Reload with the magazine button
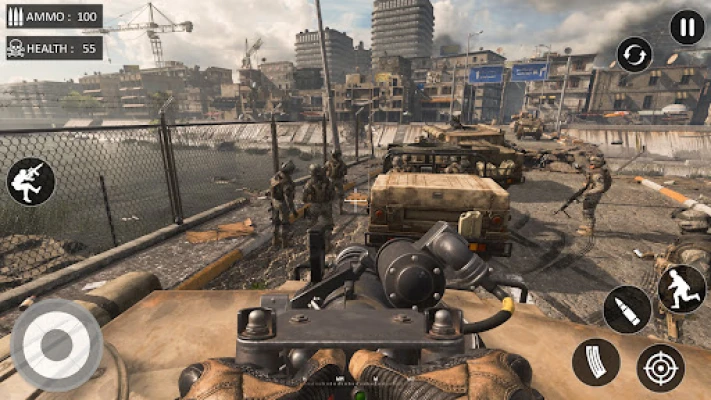This screenshot has height=400, width=711. point(596,362)
